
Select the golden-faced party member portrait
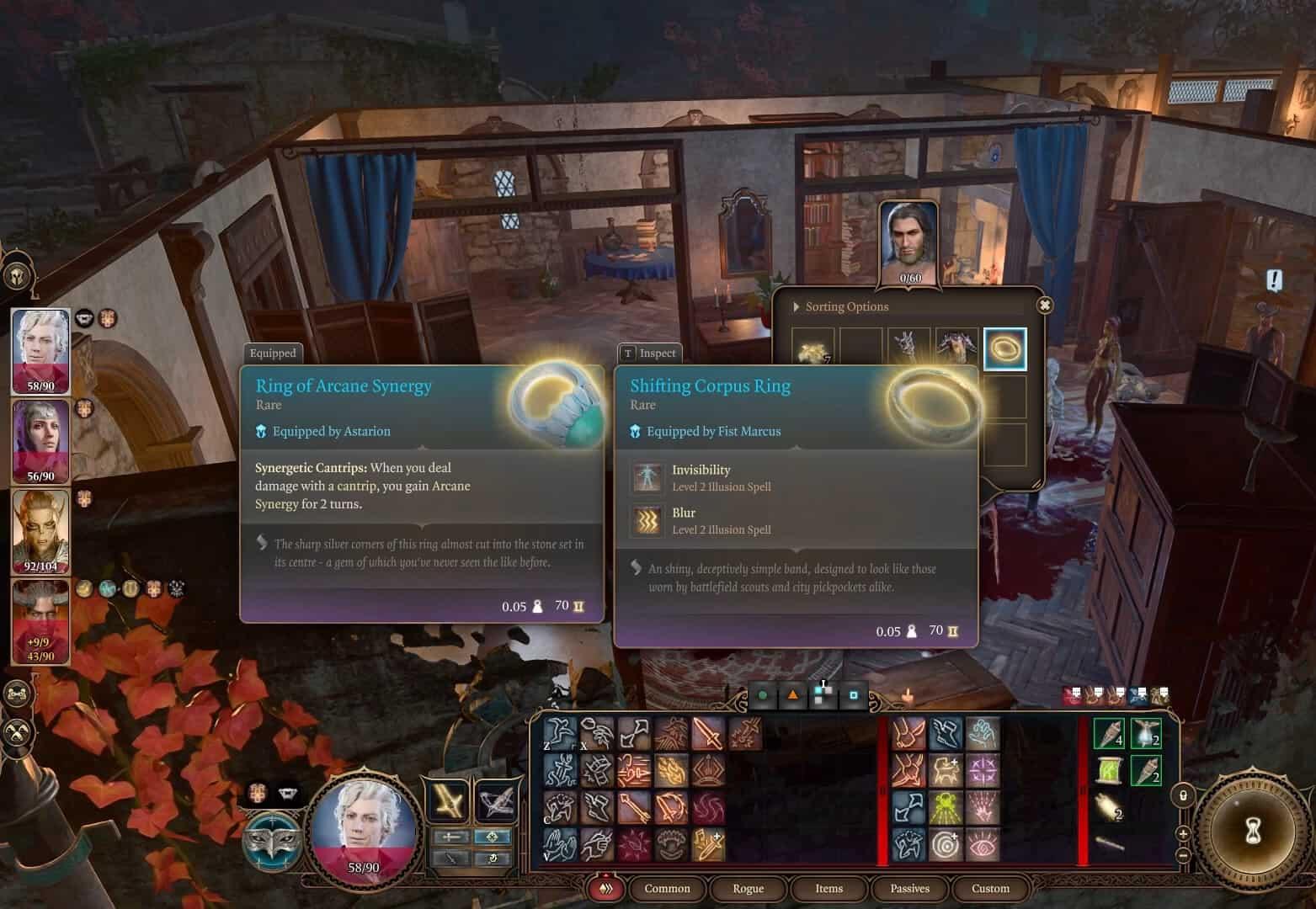pos(40,530)
